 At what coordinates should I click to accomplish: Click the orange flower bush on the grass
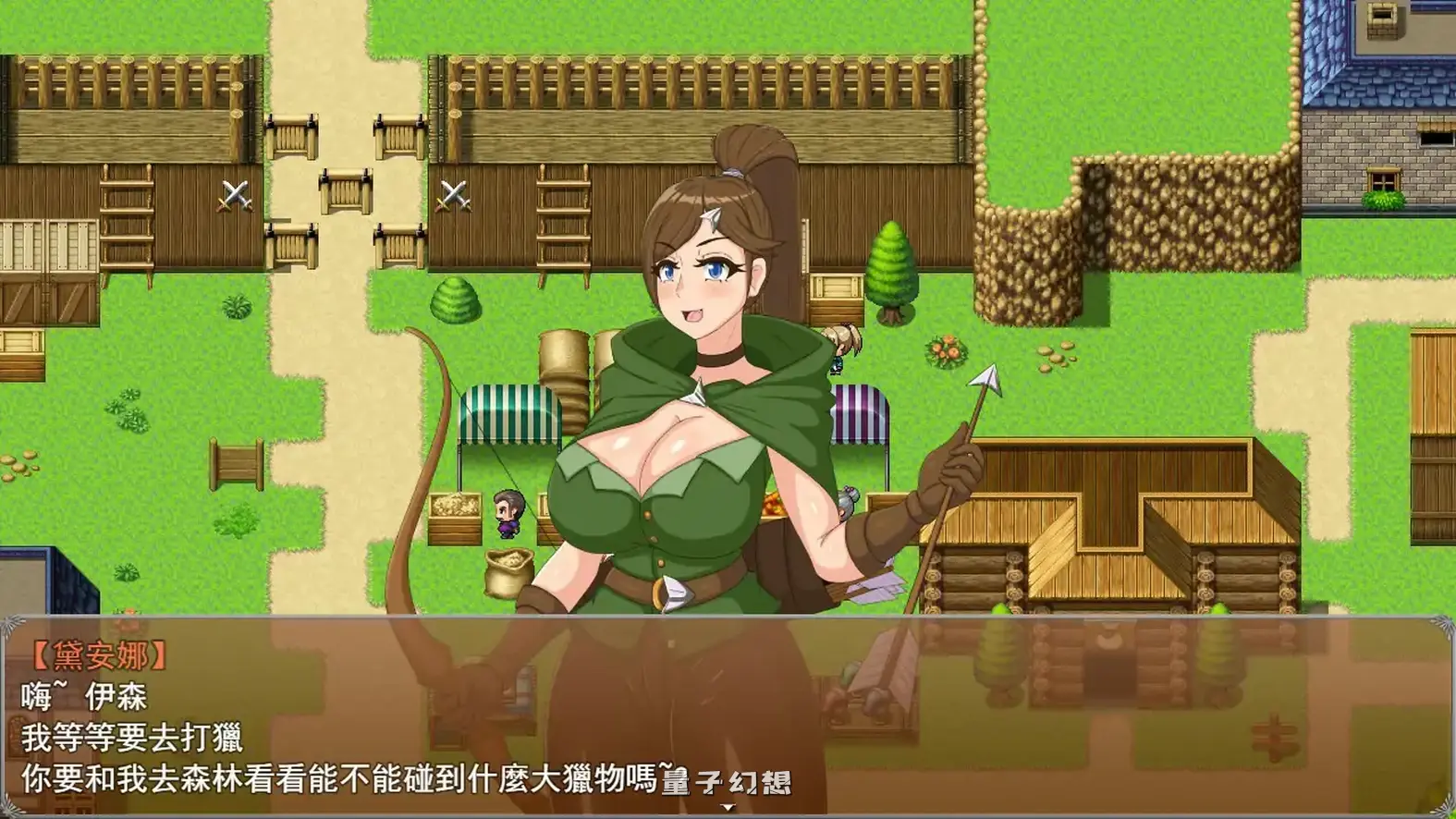[946, 351]
